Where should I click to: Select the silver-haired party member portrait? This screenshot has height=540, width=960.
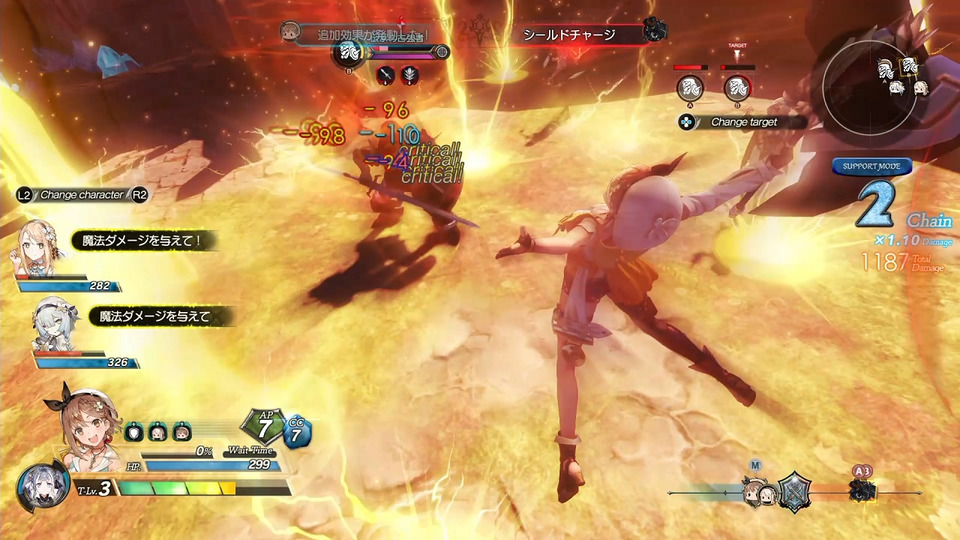click(52, 322)
